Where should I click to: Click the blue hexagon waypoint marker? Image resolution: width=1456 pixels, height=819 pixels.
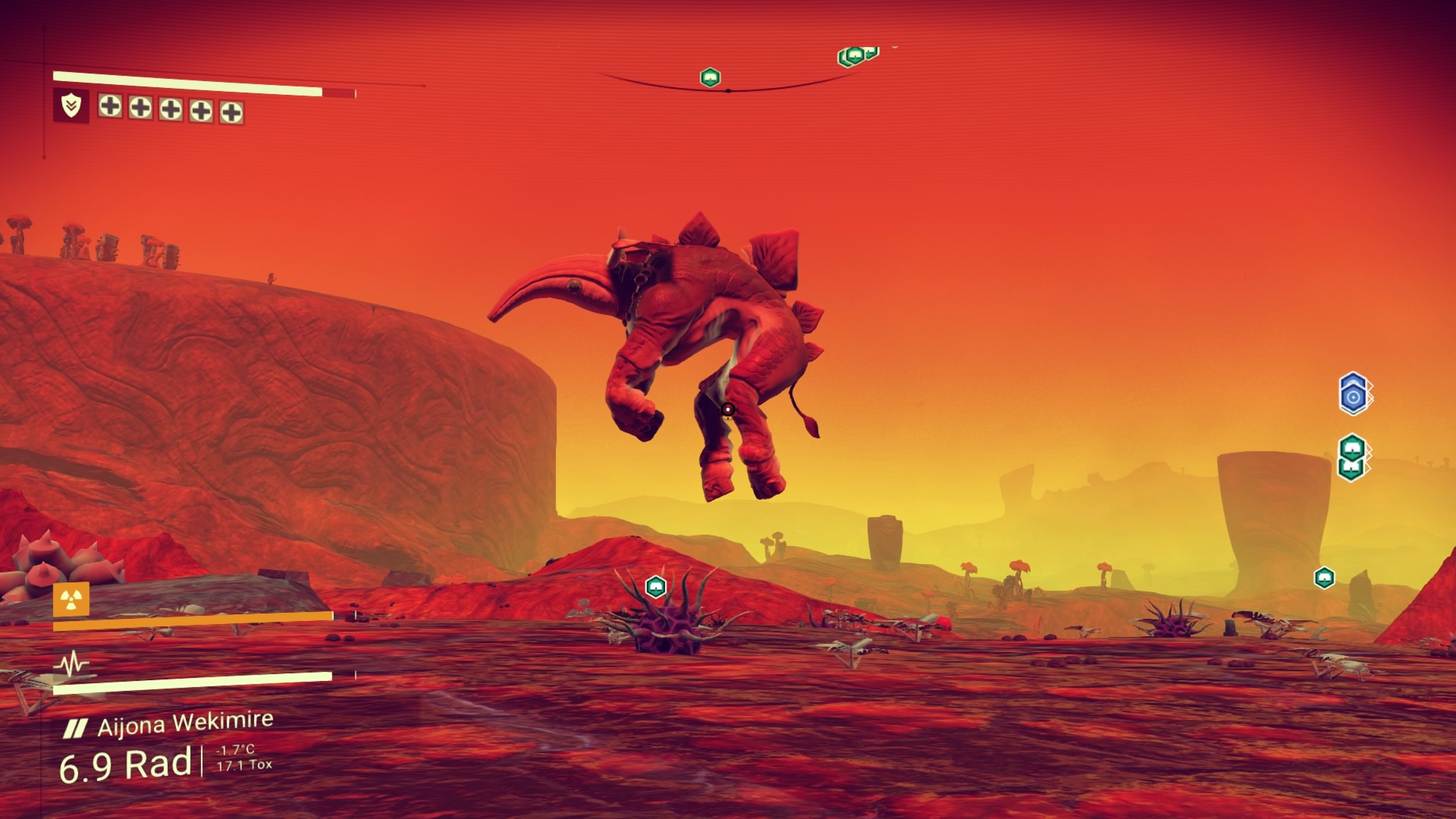pos(1354,394)
